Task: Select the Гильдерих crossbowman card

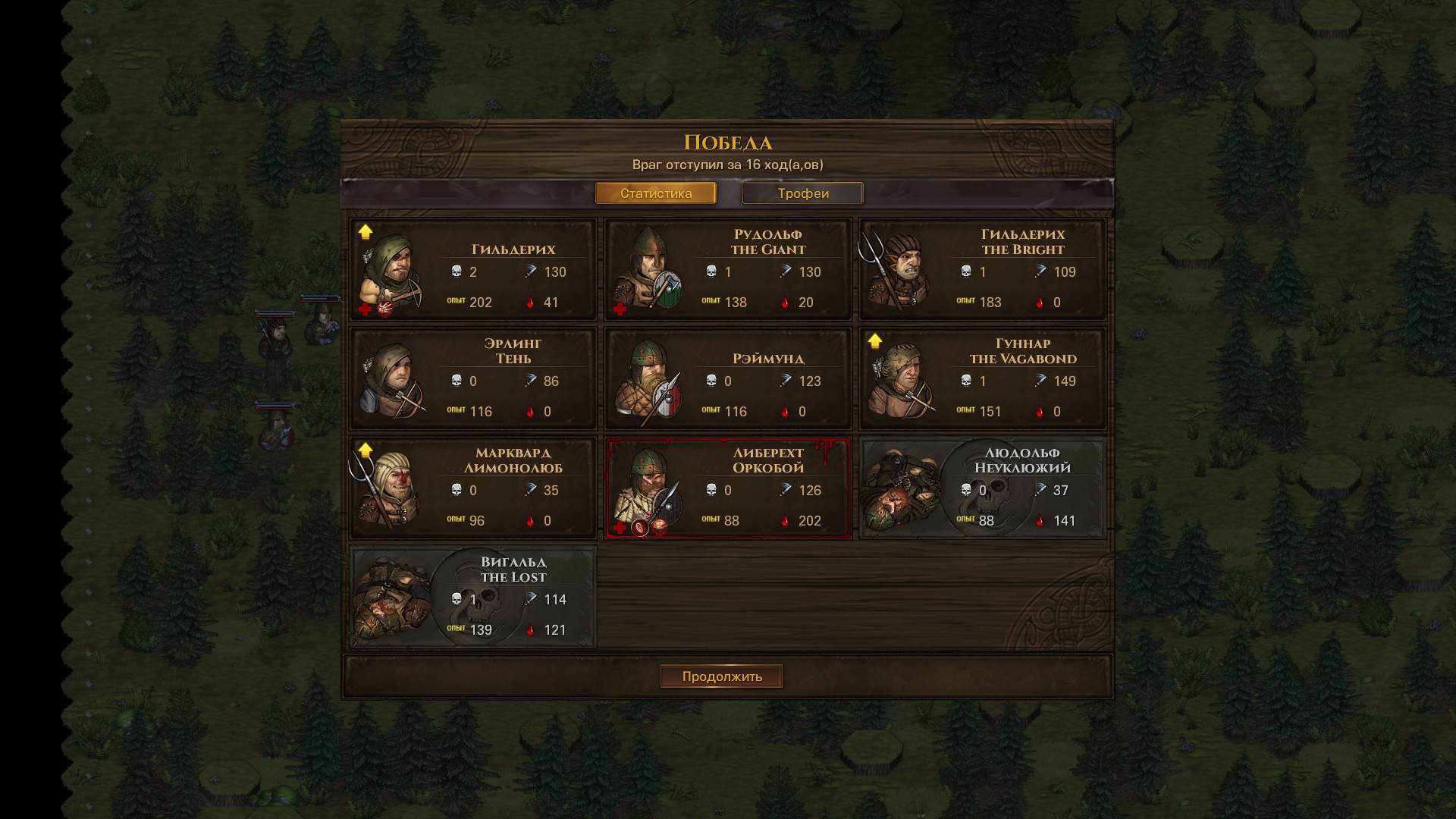Action: click(x=473, y=270)
